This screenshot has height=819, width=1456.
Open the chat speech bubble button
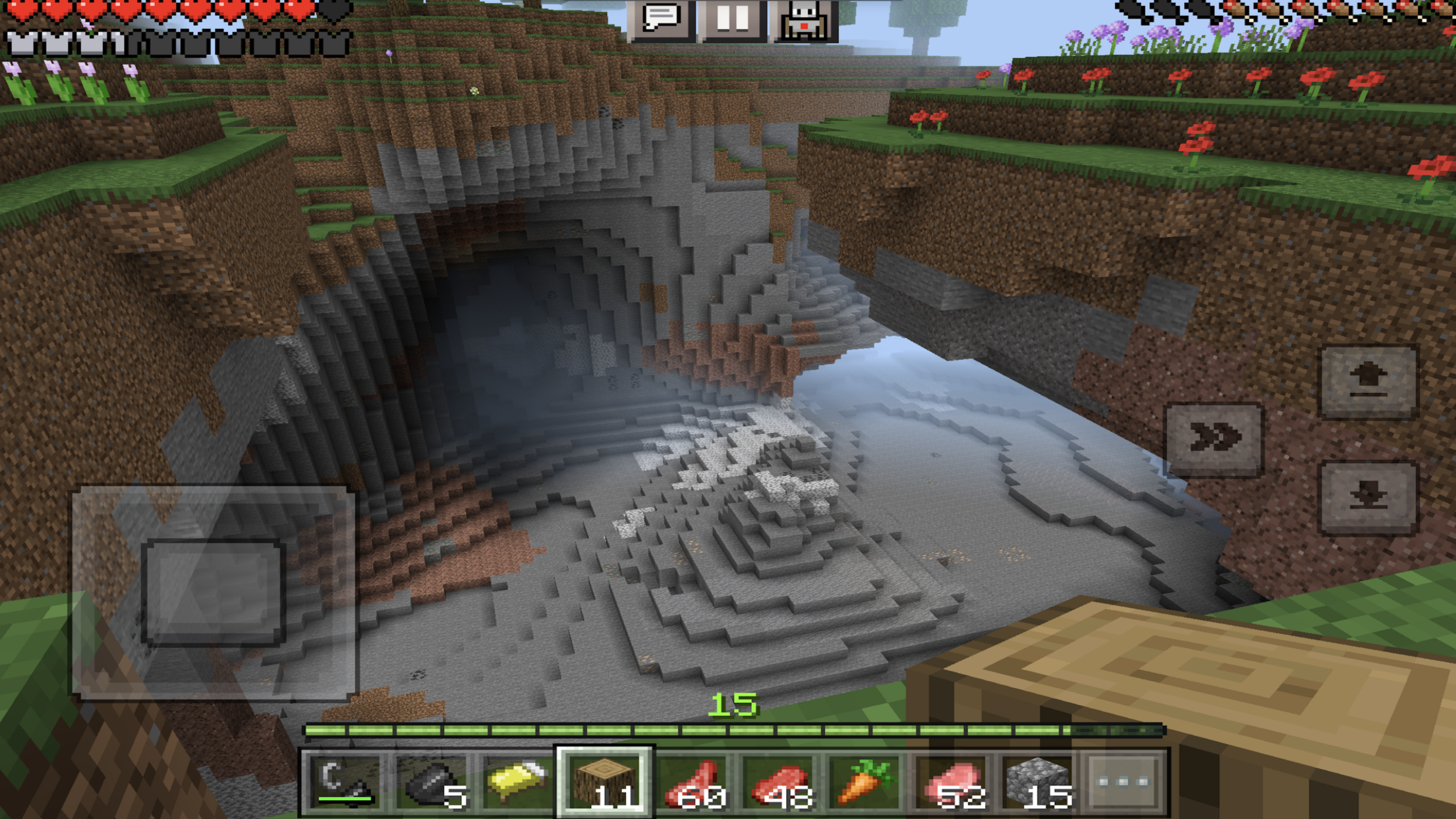coord(661,20)
